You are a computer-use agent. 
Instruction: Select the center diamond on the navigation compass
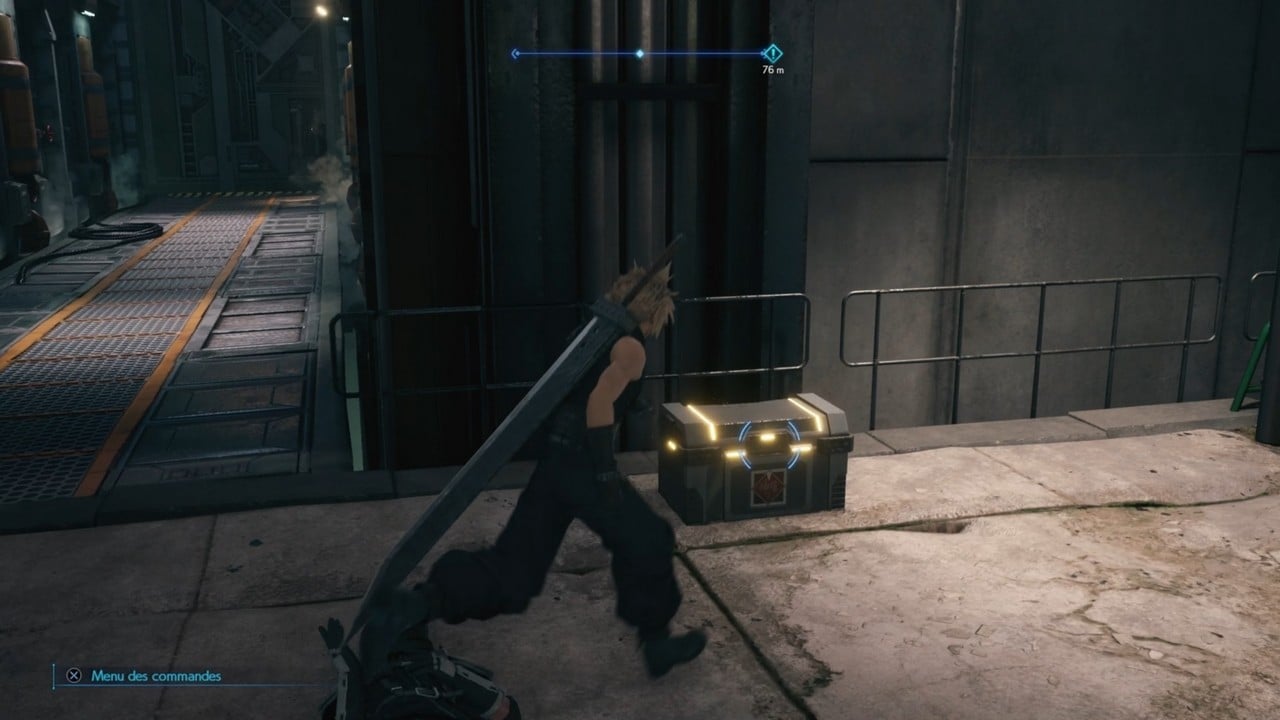[x=640, y=53]
